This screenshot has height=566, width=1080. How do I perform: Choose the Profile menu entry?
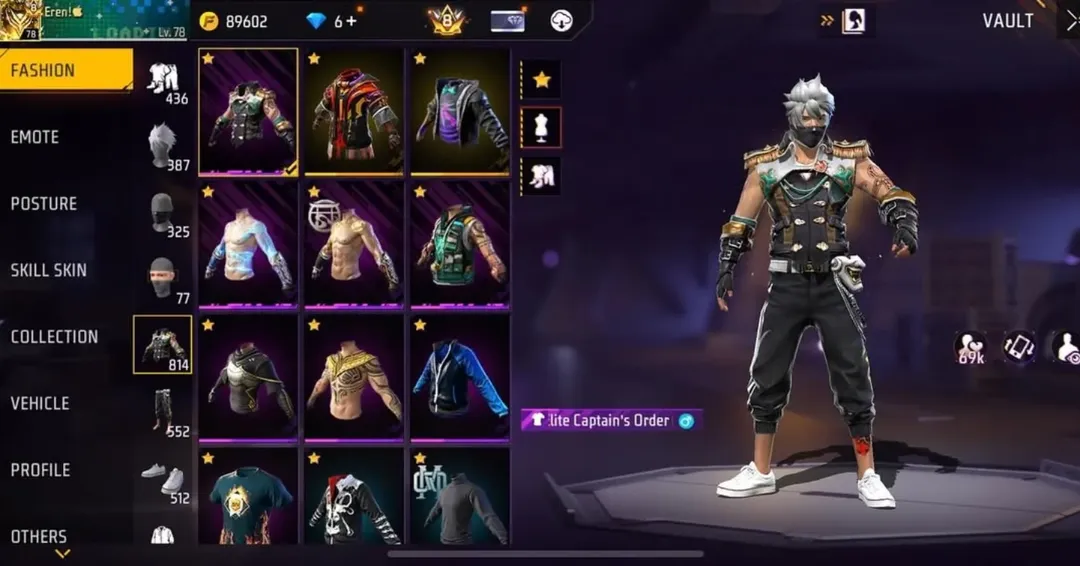pyautogui.click(x=41, y=470)
